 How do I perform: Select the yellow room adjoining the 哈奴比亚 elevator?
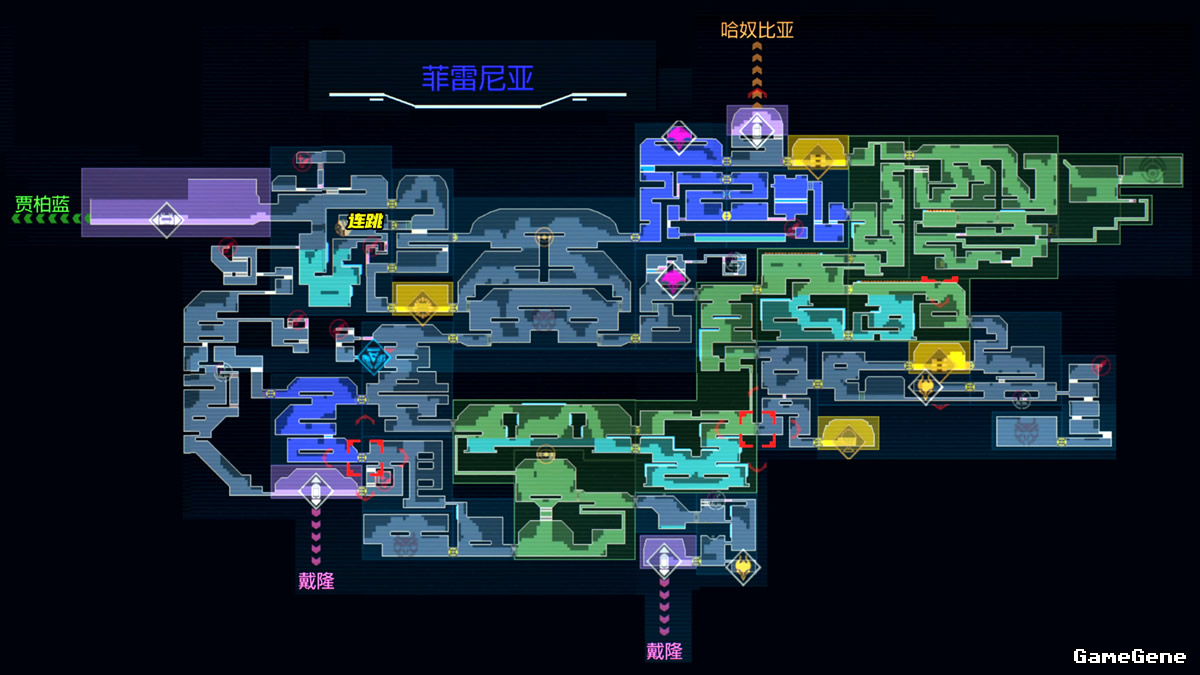tap(817, 155)
